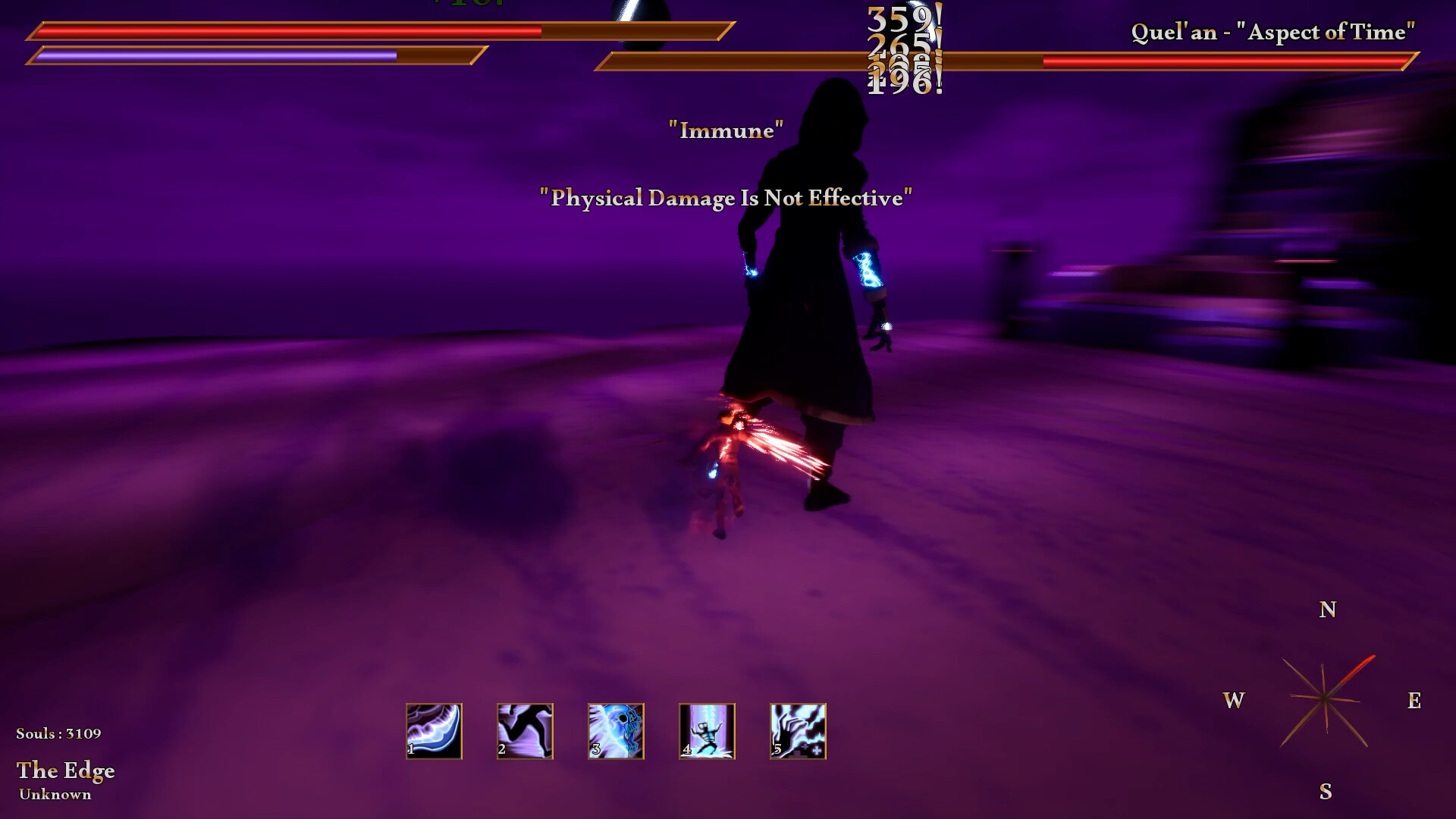The image size is (1456, 819).
Task: Open the location label reading The Edge
Action: (x=67, y=770)
